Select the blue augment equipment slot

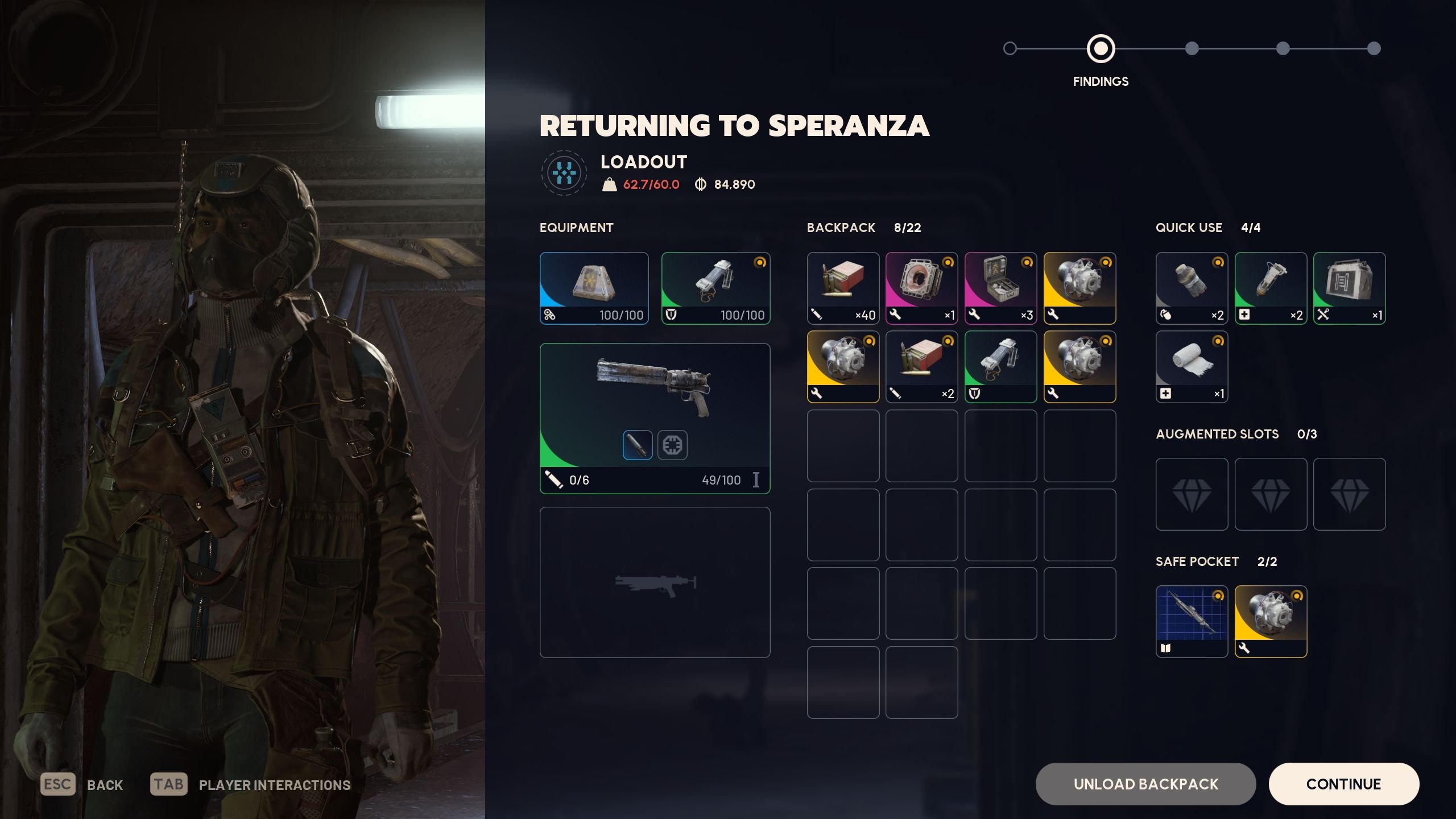point(594,288)
